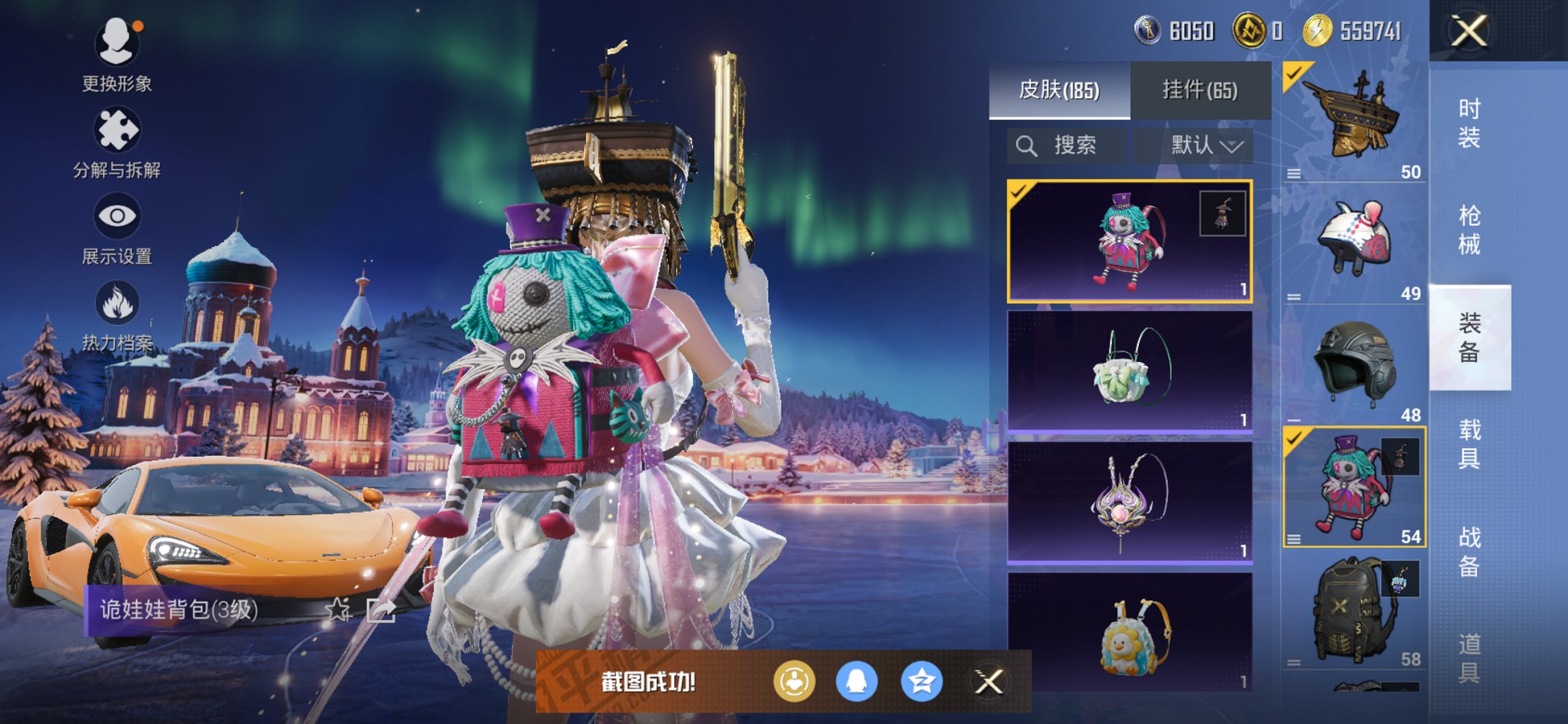Viewport: 1568px width, 724px height.
Task: Choose the white rabbit helmet slot
Action: click(1354, 243)
